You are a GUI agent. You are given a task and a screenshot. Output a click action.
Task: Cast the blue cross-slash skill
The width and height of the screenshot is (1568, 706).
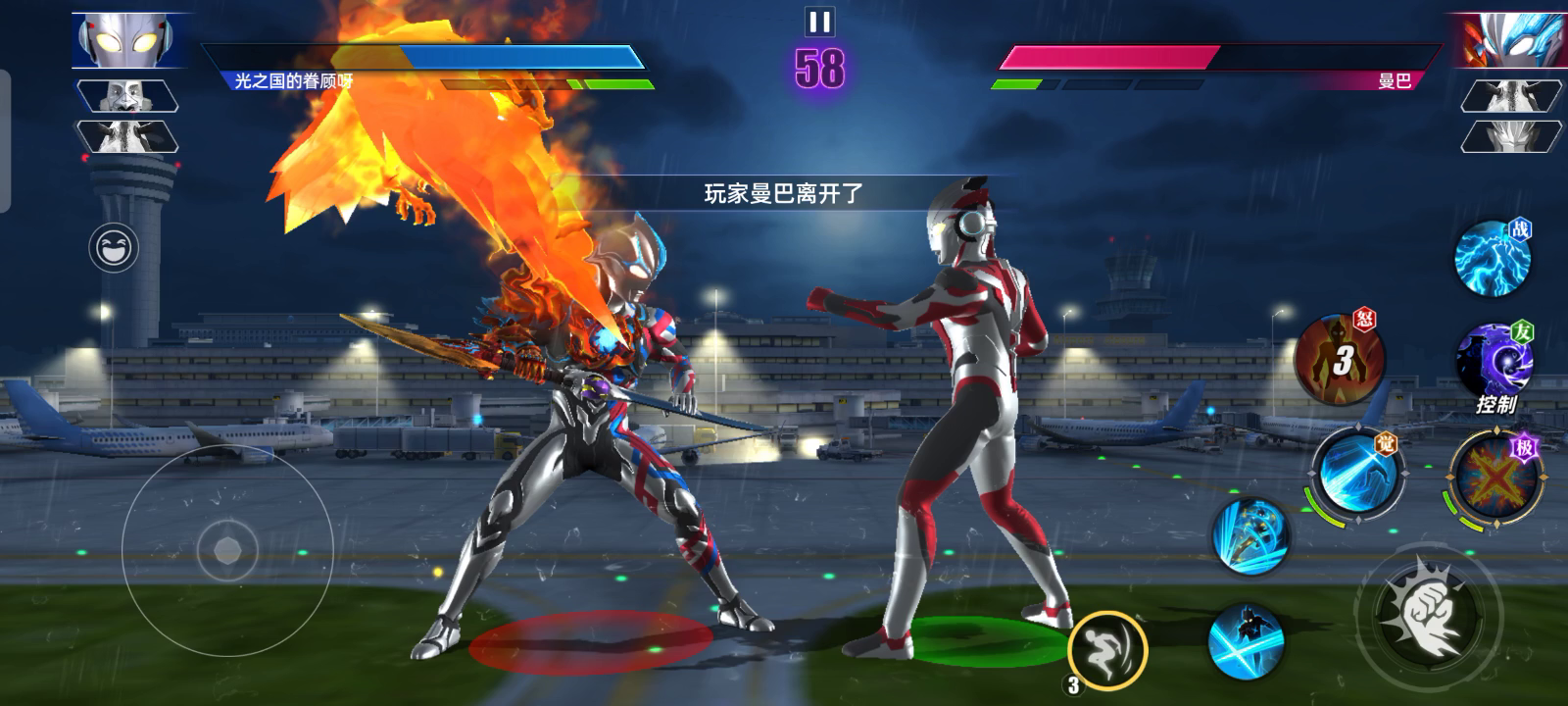pos(1247,641)
